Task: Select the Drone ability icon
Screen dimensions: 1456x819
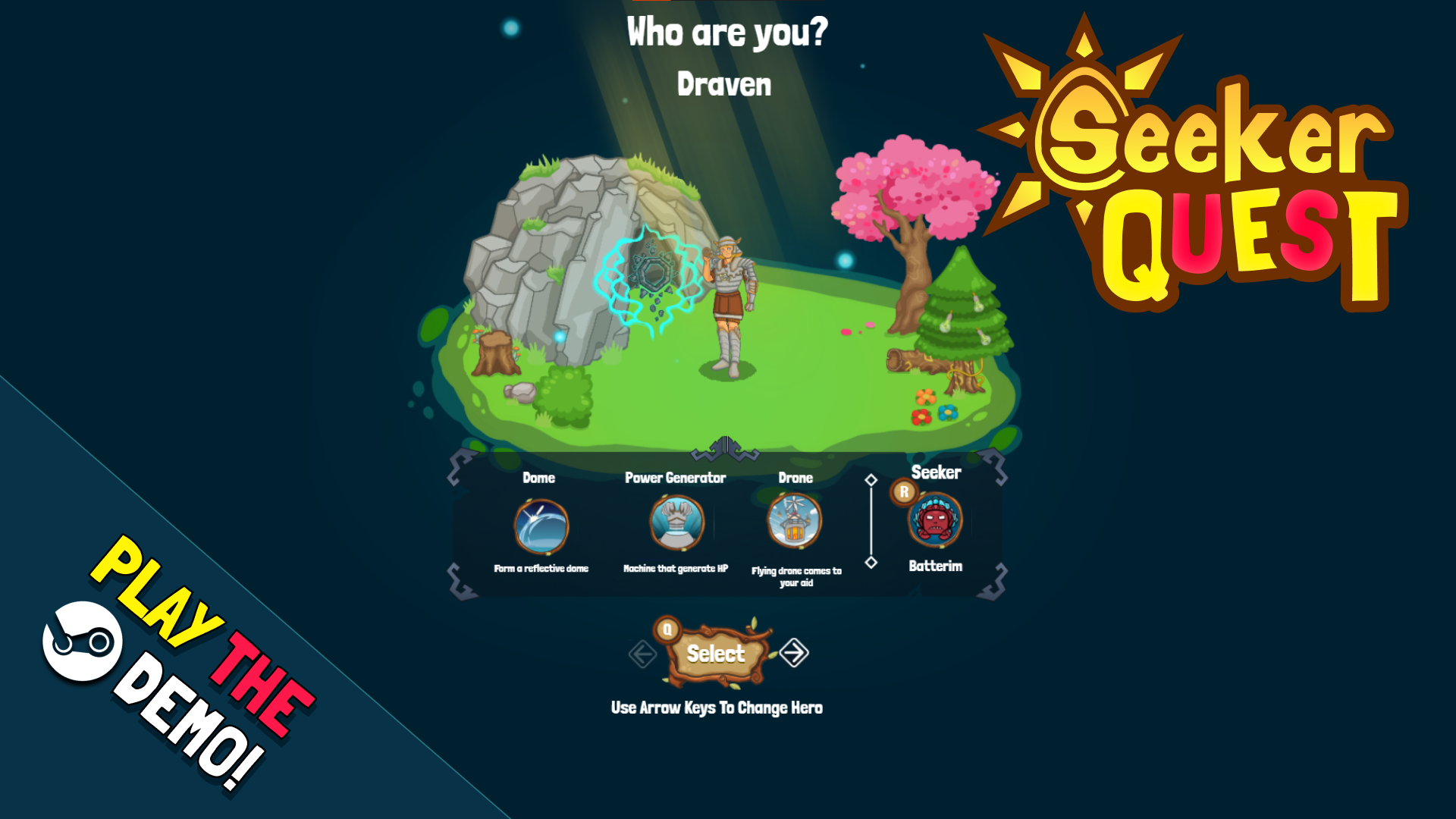Action: coord(795,523)
